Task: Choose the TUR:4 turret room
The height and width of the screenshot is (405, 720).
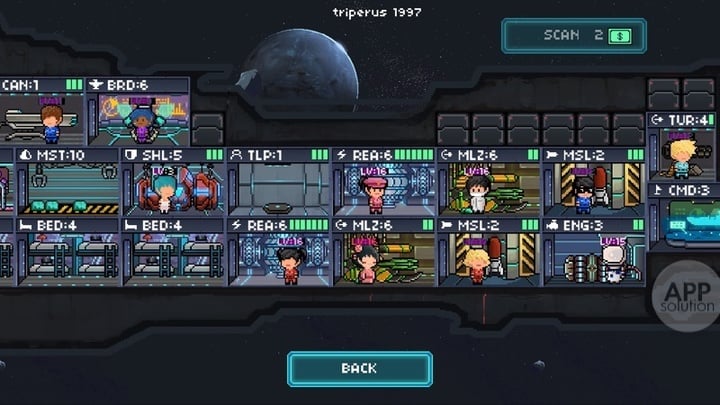Action: 682,152
